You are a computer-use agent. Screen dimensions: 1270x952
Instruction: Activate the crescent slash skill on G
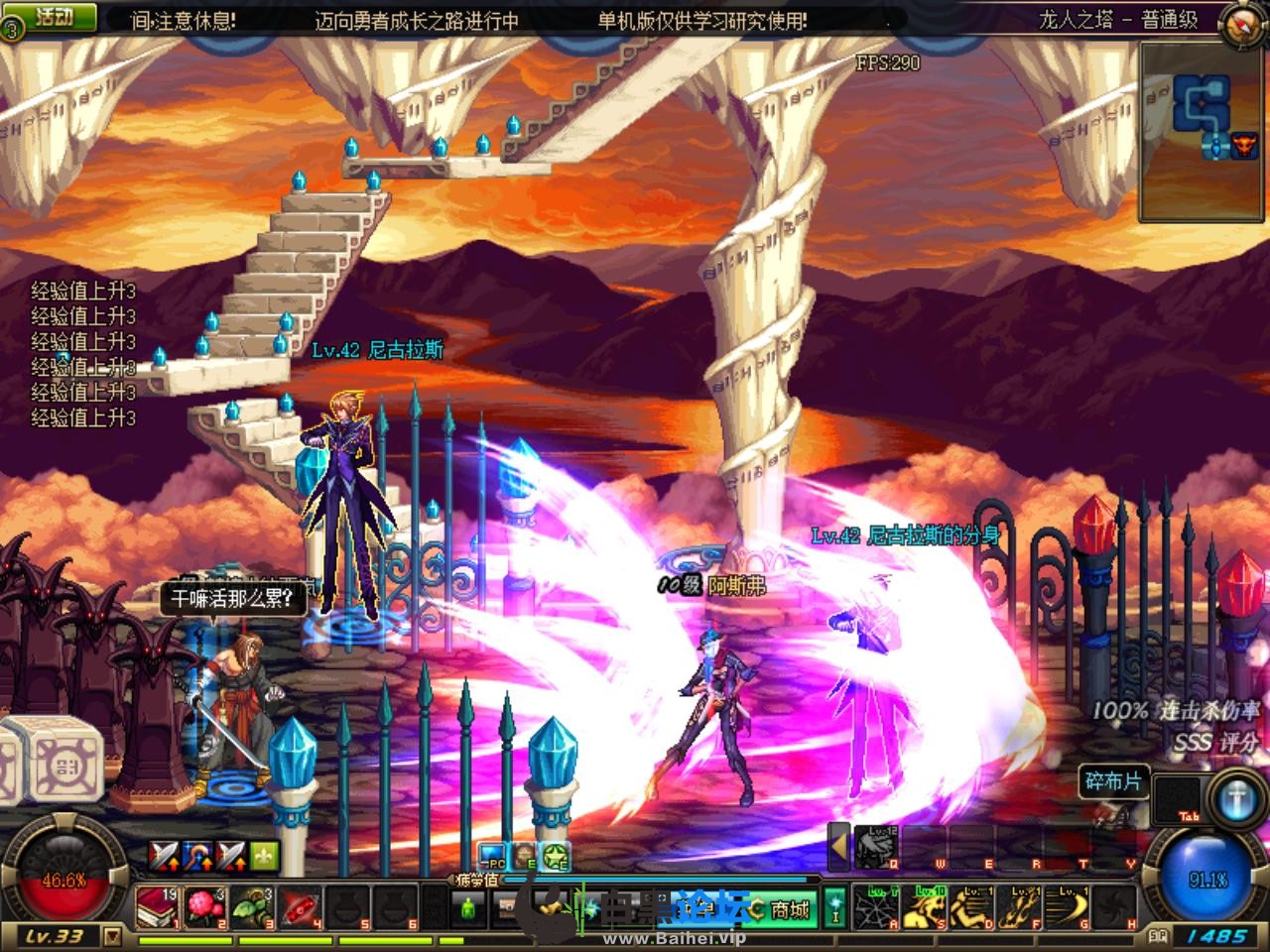pyautogui.click(x=1066, y=907)
